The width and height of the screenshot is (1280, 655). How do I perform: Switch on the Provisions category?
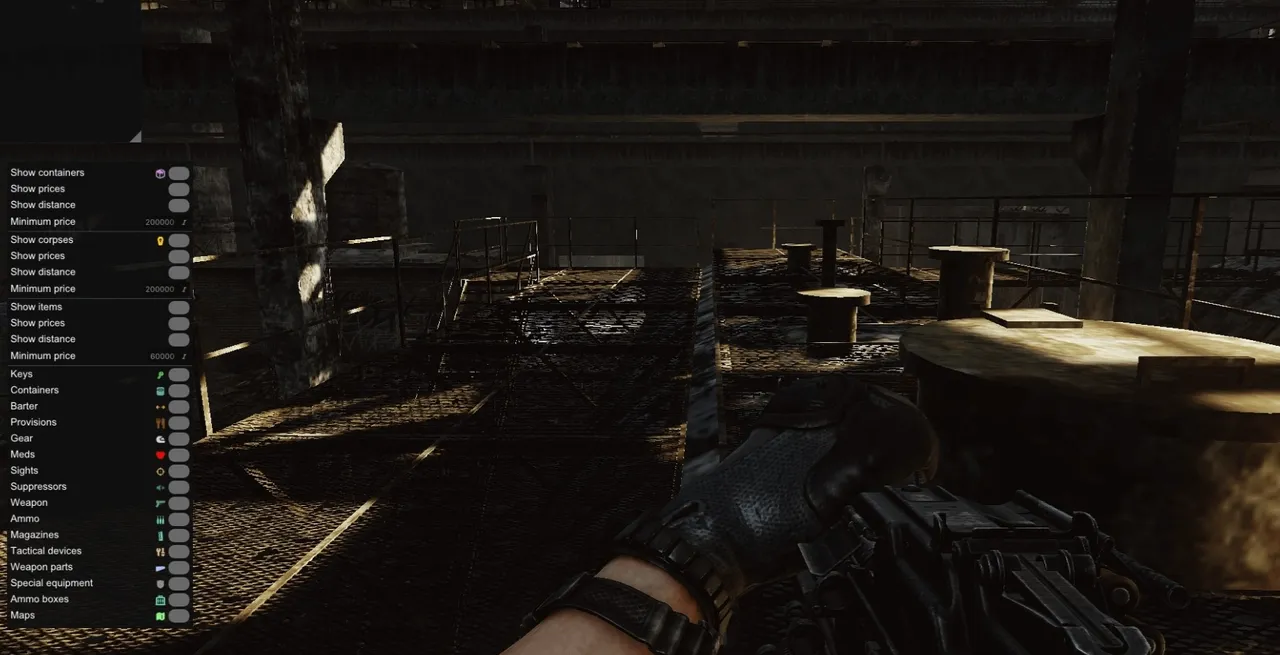click(x=179, y=422)
